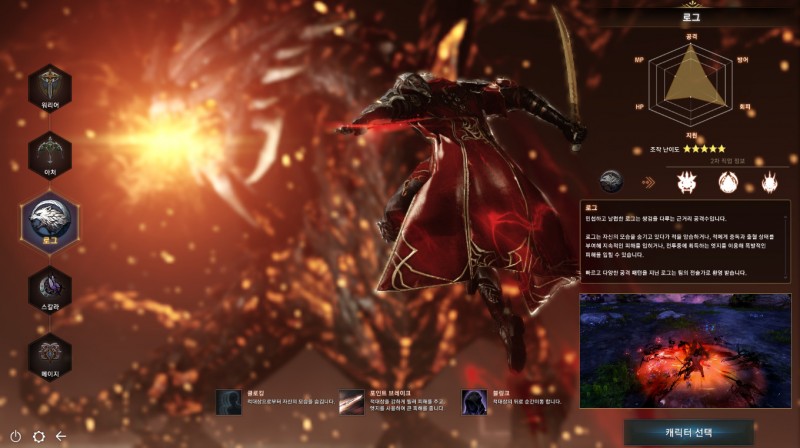Choose the 아처 (Archer) class icon
The width and height of the screenshot is (800, 448).
click(x=50, y=153)
